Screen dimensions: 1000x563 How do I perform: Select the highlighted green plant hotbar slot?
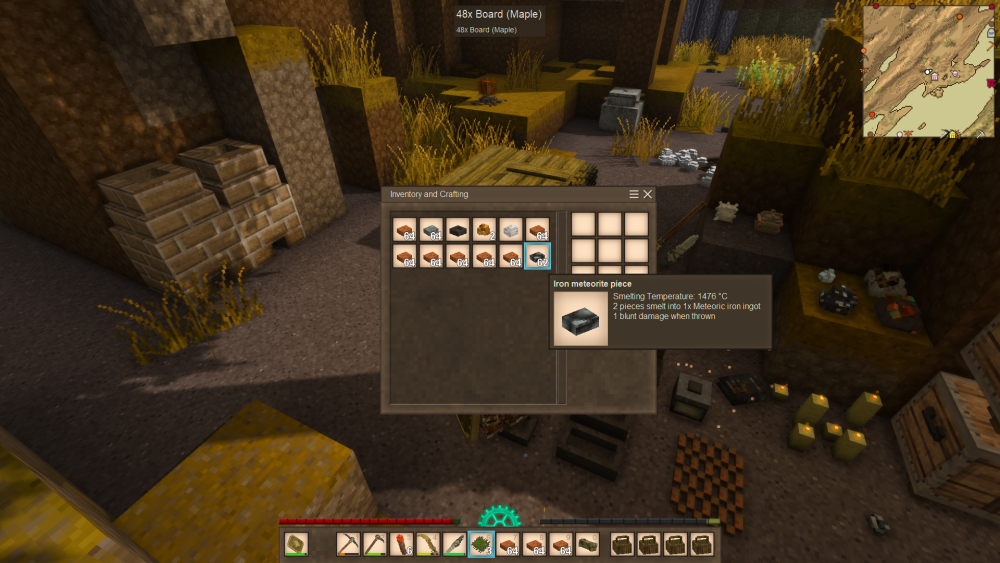(481, 545)
